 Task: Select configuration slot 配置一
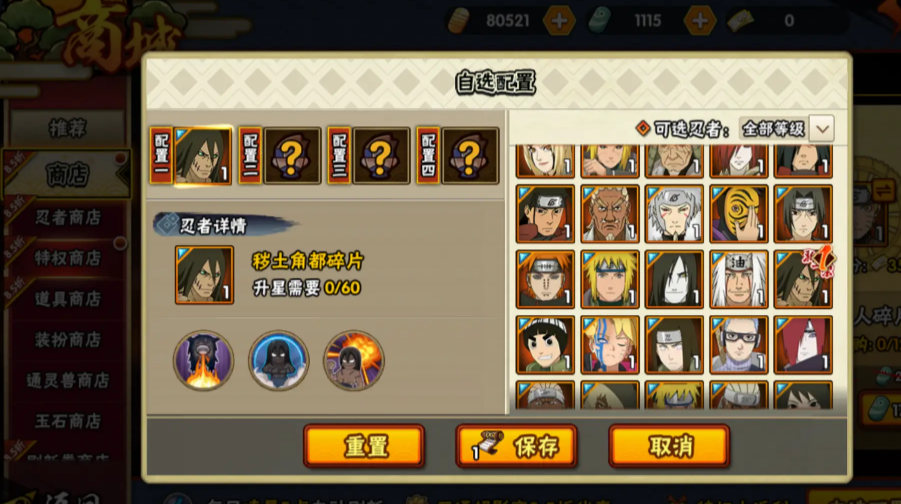pos(191,155)
